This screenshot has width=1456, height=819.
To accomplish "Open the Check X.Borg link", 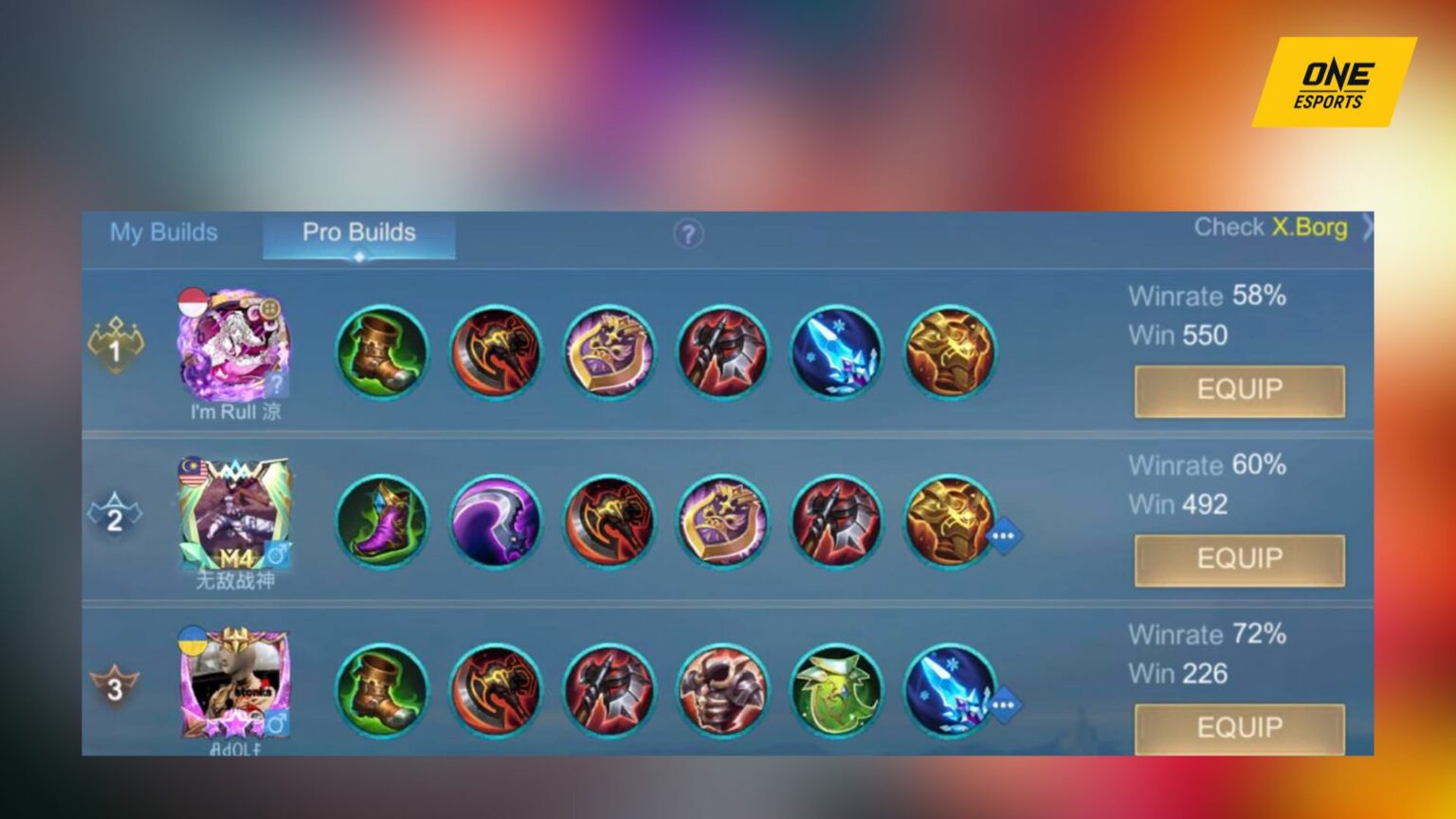I will 1272,227.
